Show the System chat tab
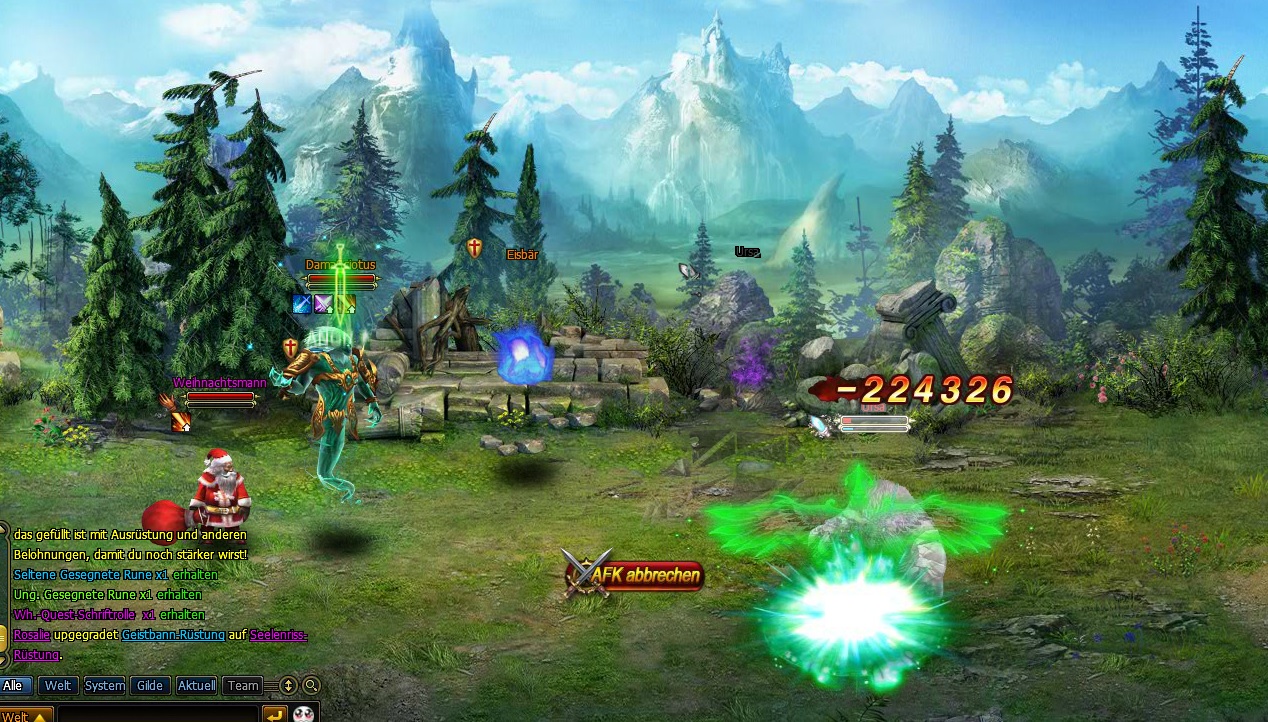 pyautogui.click(x=104, y=686)
